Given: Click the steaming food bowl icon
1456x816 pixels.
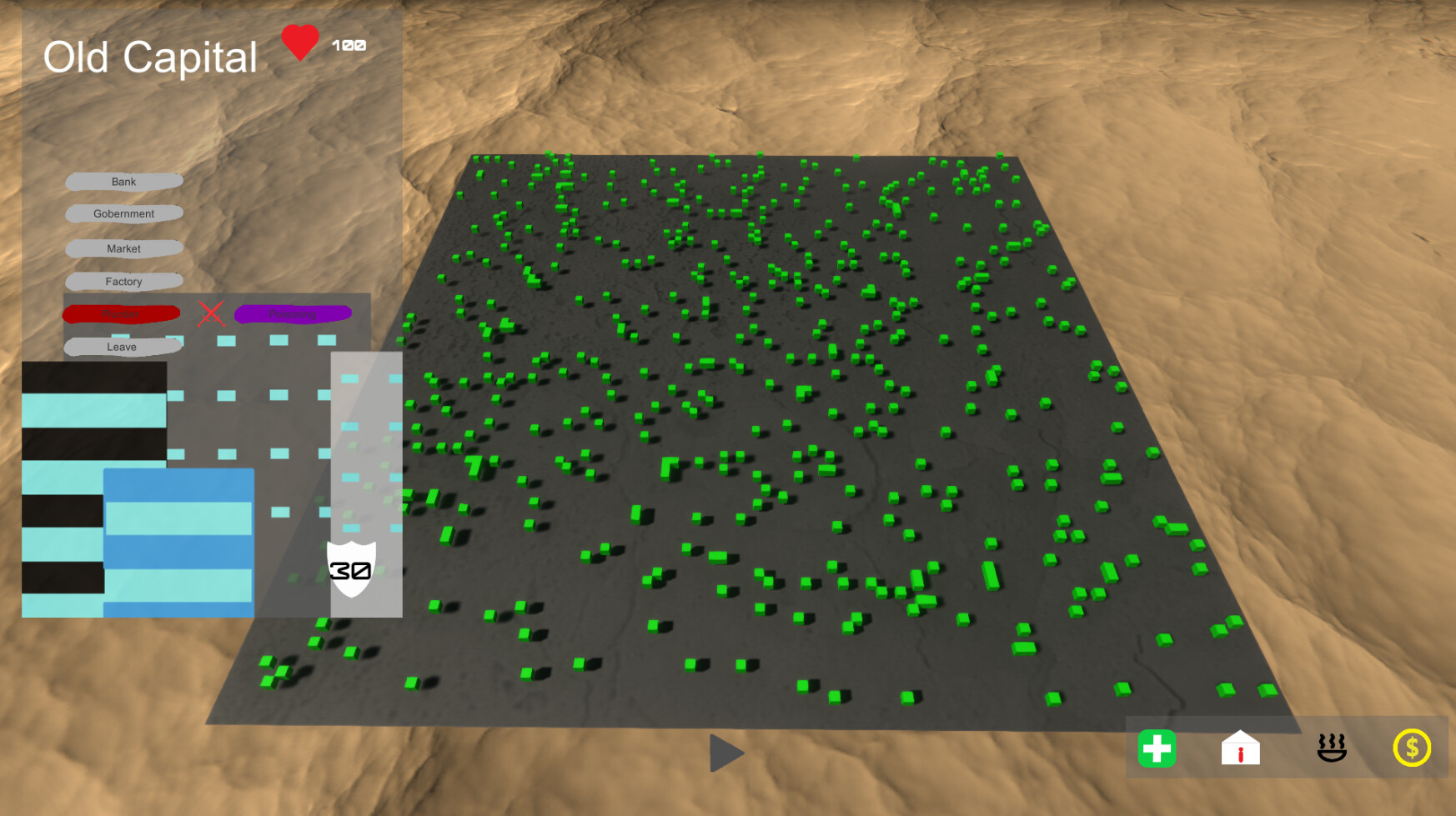Looking at the screenshot, I should point(1331,749).
